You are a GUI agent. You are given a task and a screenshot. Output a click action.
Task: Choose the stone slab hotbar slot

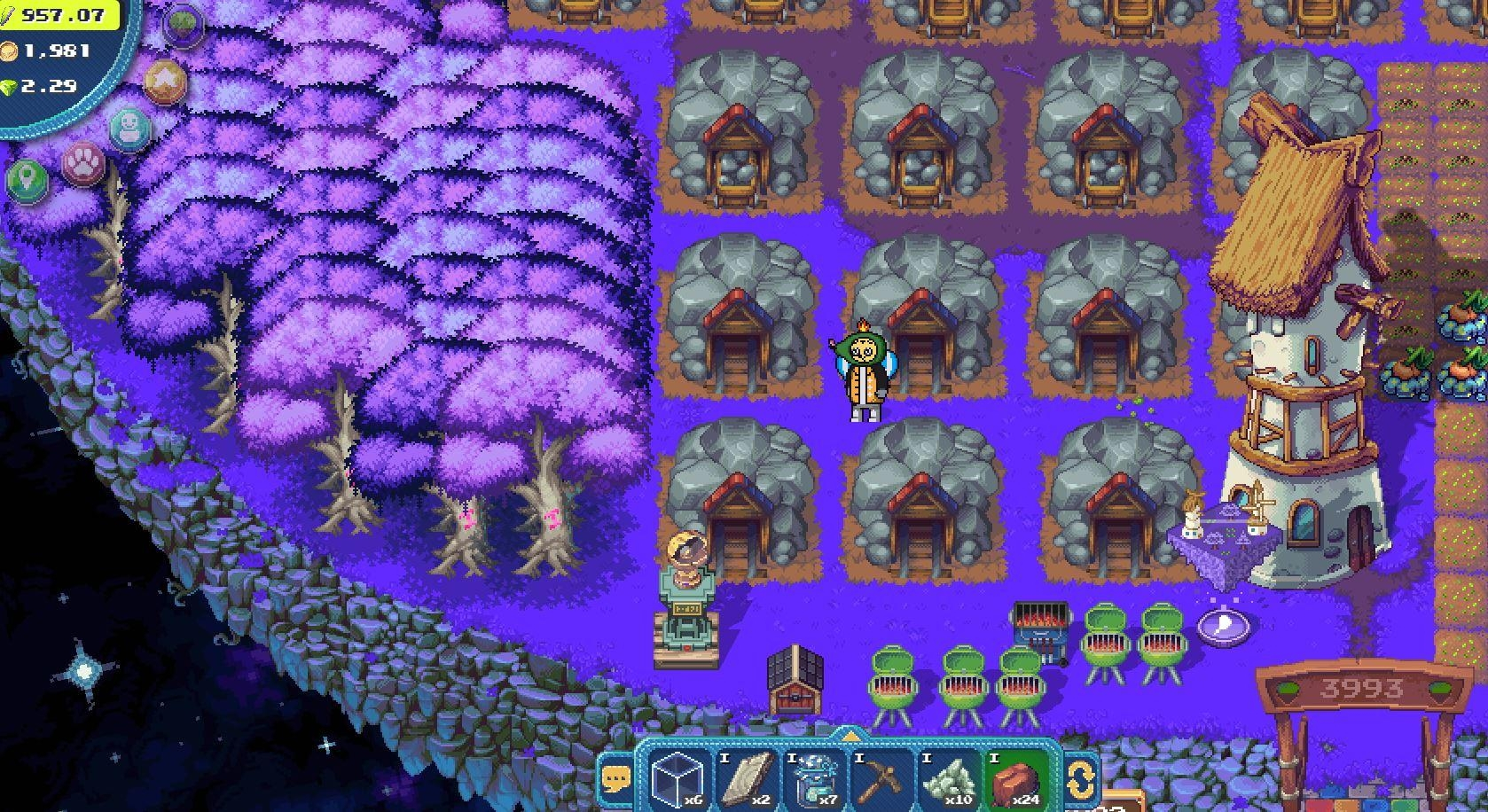pos(749,778)
